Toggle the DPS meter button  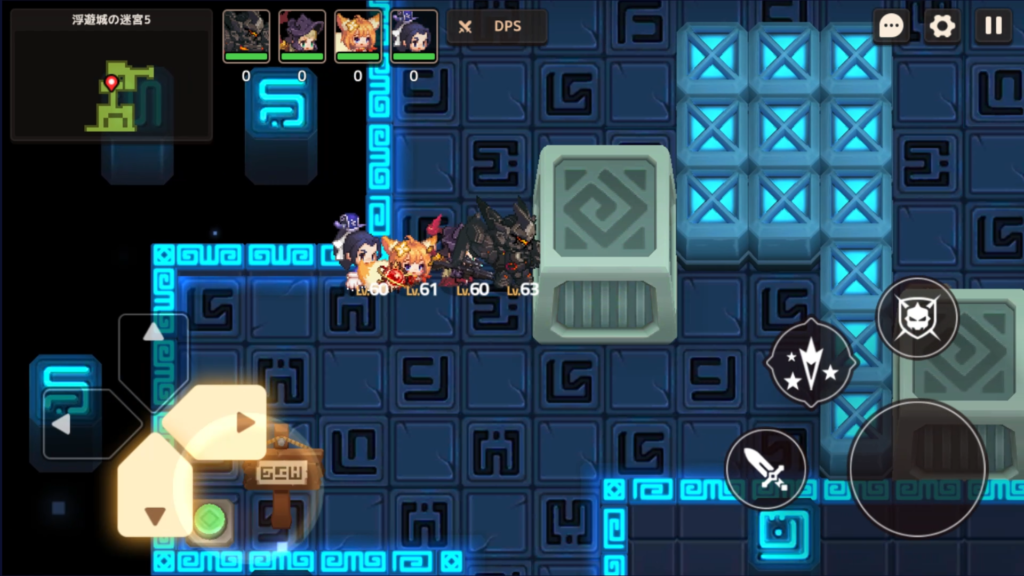pyautogui.click(x=496, y=27)
